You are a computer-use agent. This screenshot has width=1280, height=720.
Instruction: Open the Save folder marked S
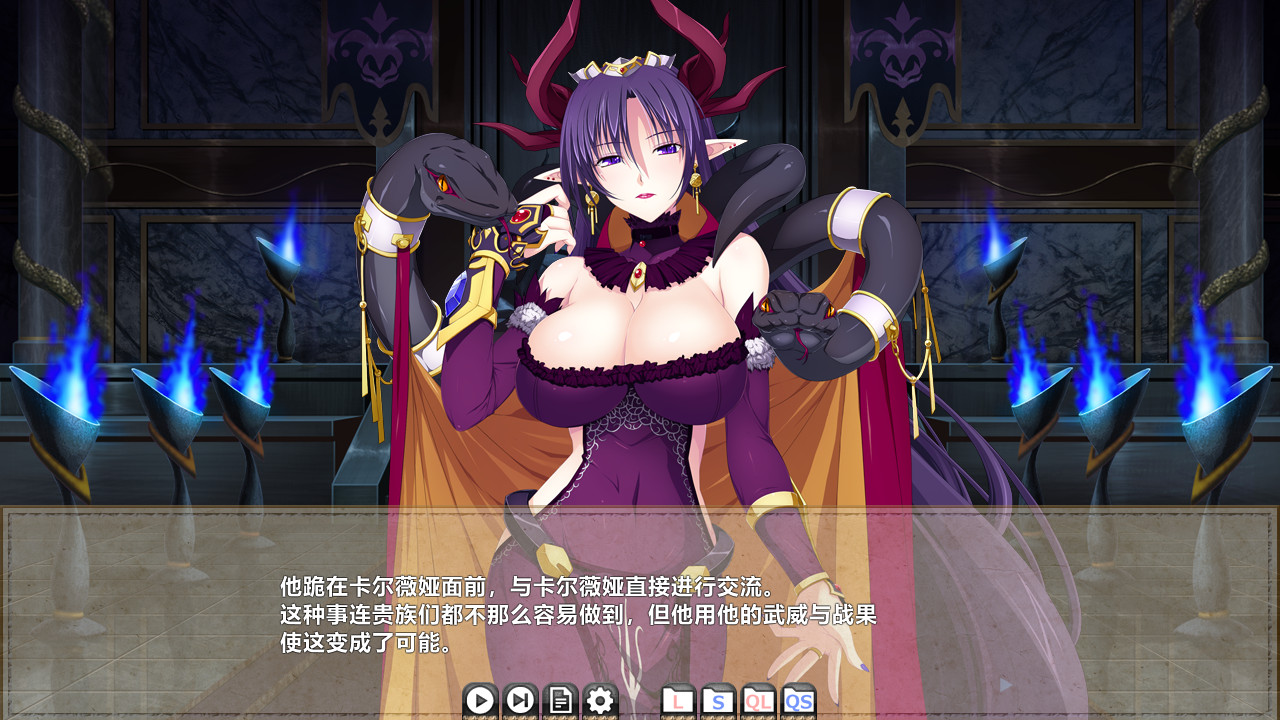(x=719, y=701)
